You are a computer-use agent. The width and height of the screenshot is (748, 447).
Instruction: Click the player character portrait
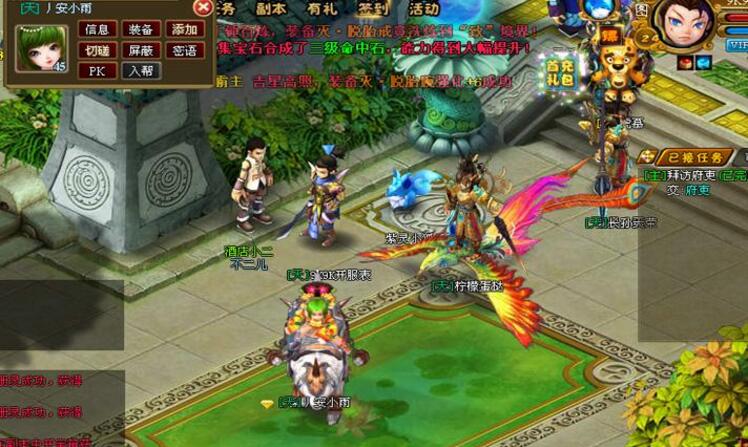(682, 24)
